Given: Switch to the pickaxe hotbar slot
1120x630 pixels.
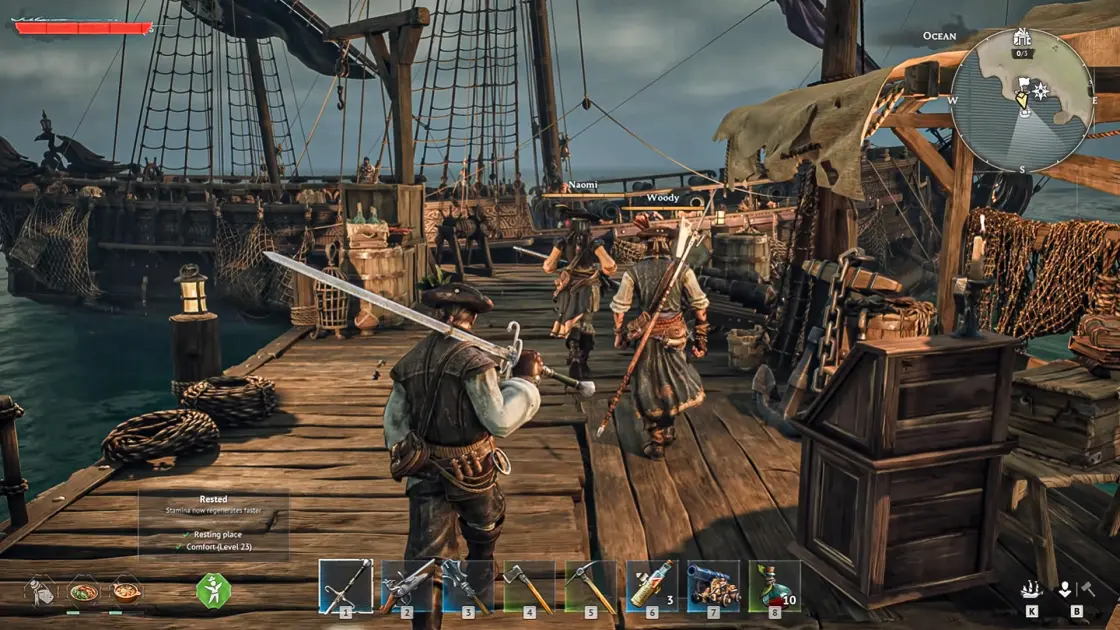Looking at the screenshot, I should coord(591,585).
